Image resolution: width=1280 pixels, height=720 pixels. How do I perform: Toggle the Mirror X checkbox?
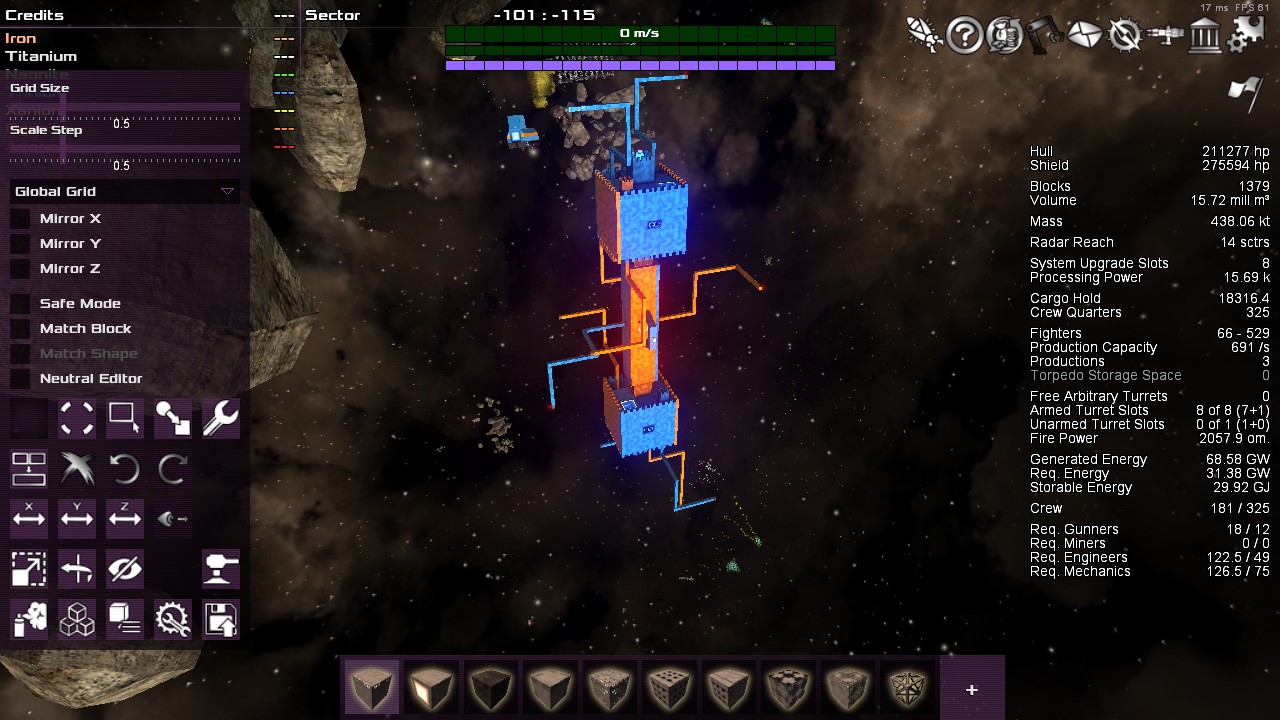[20, 219]
